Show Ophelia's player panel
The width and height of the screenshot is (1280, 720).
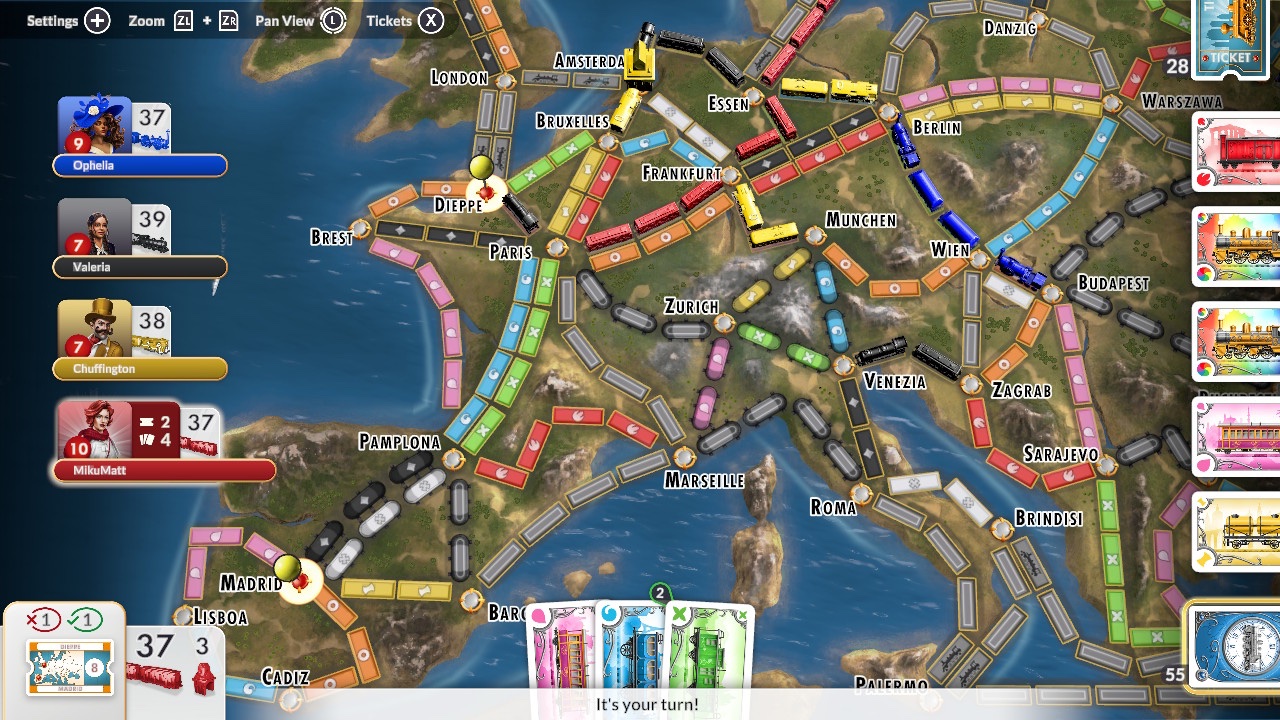(x=139, y=137)
